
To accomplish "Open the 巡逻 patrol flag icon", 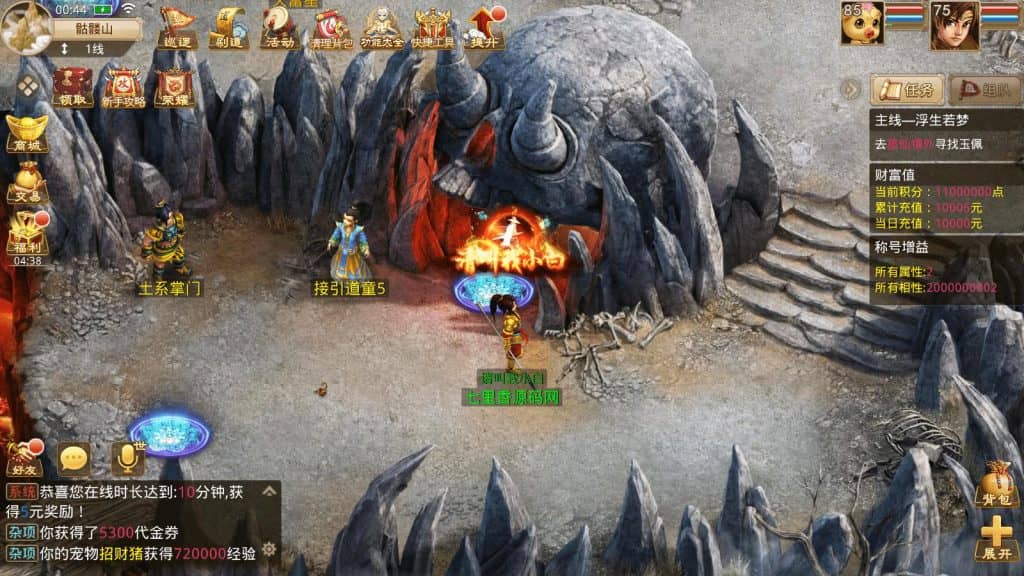I will pyautogui.click(x=177, y=26).
